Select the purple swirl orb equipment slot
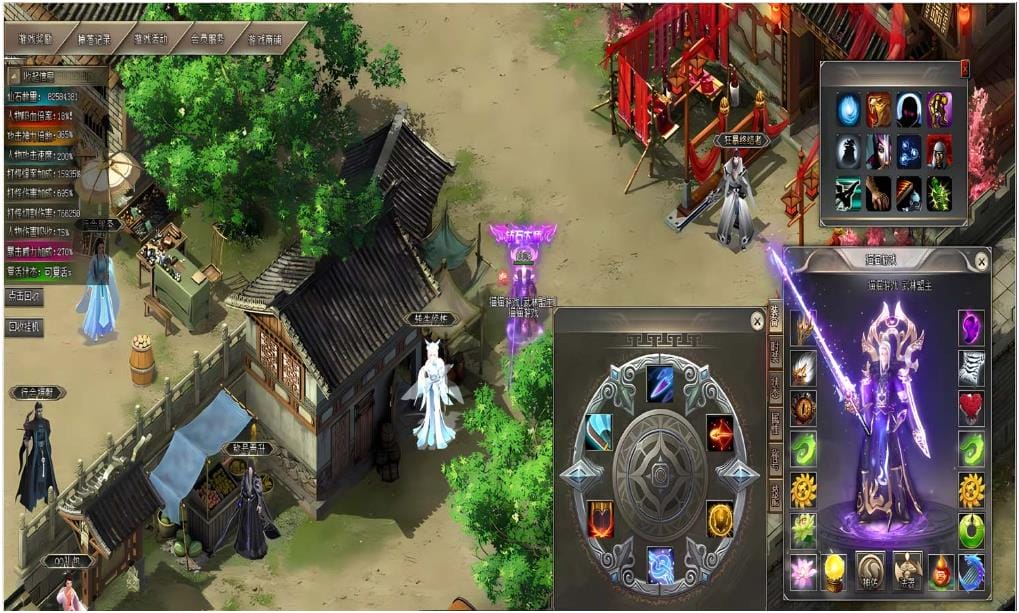1019x613 pixels. click(x=971, y=326)
